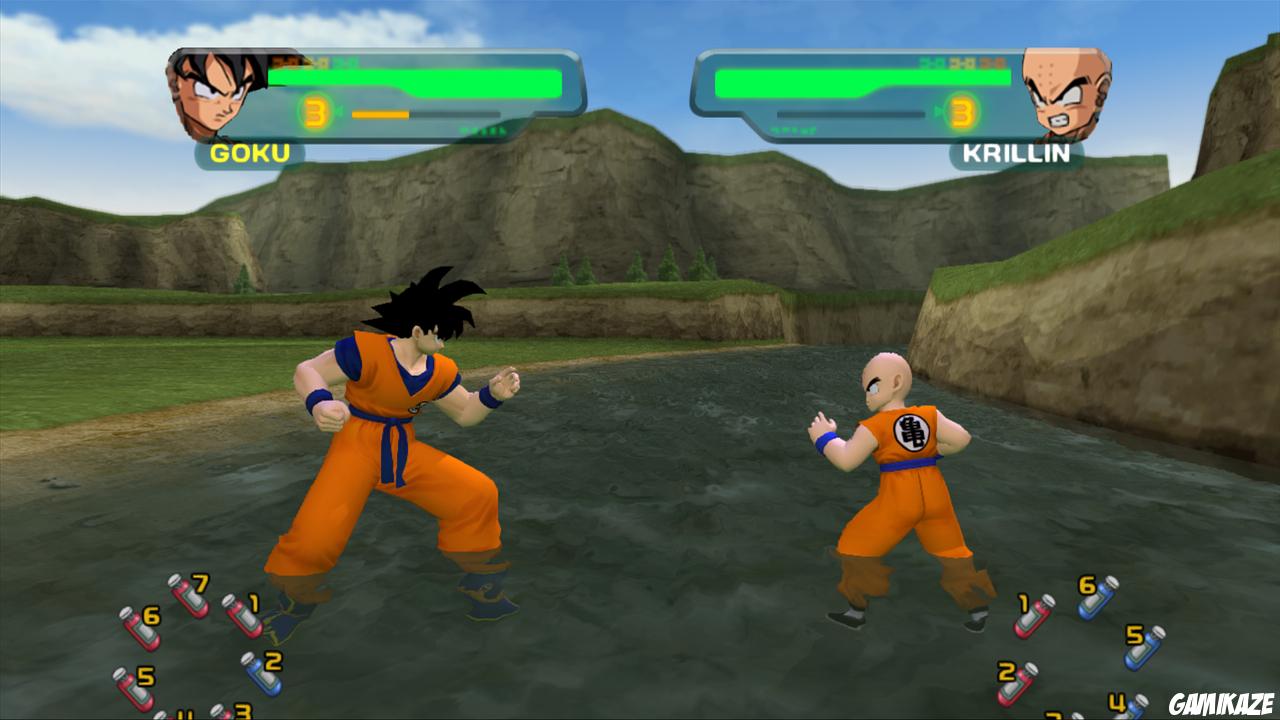Click Krillin's blue capsule number 6

tap(1096, 600)
